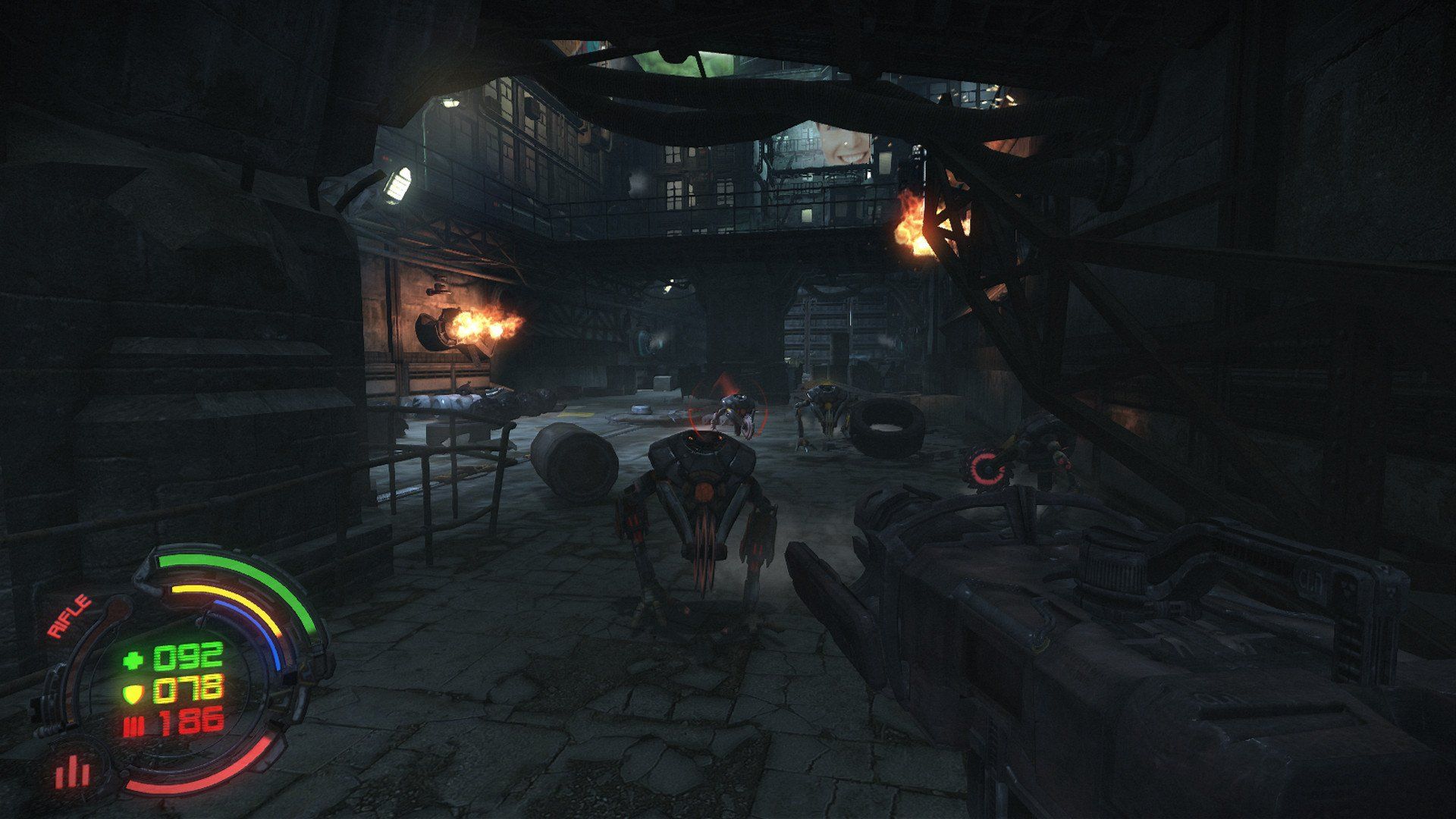This screenshot has width=1456, height=819.
Task: Click the glowing red gun muzzle icon
Action: click(x=986, y=466)
